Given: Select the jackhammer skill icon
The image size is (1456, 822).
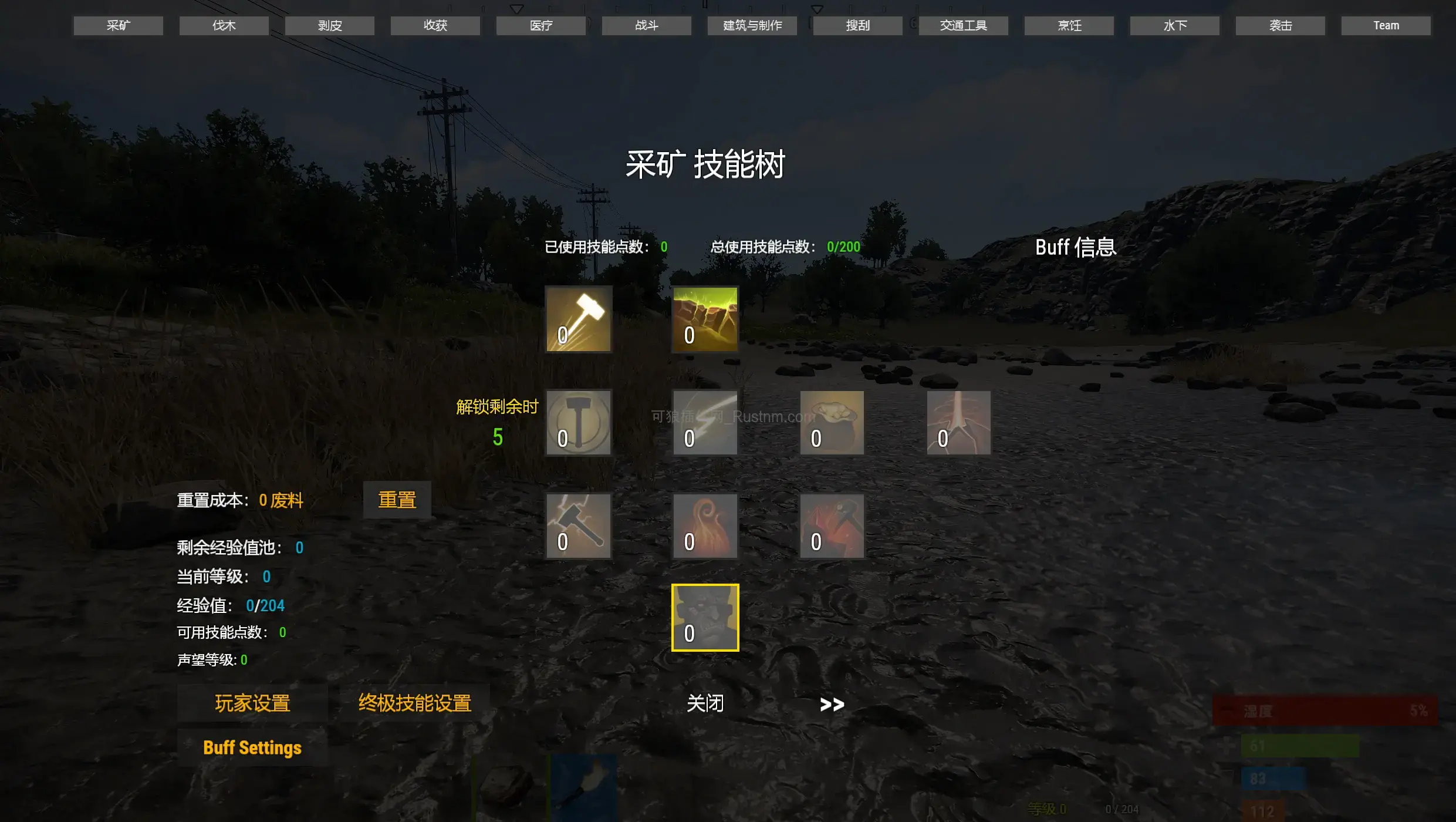Looking at the screenshot, I should [x=578, y=422].
